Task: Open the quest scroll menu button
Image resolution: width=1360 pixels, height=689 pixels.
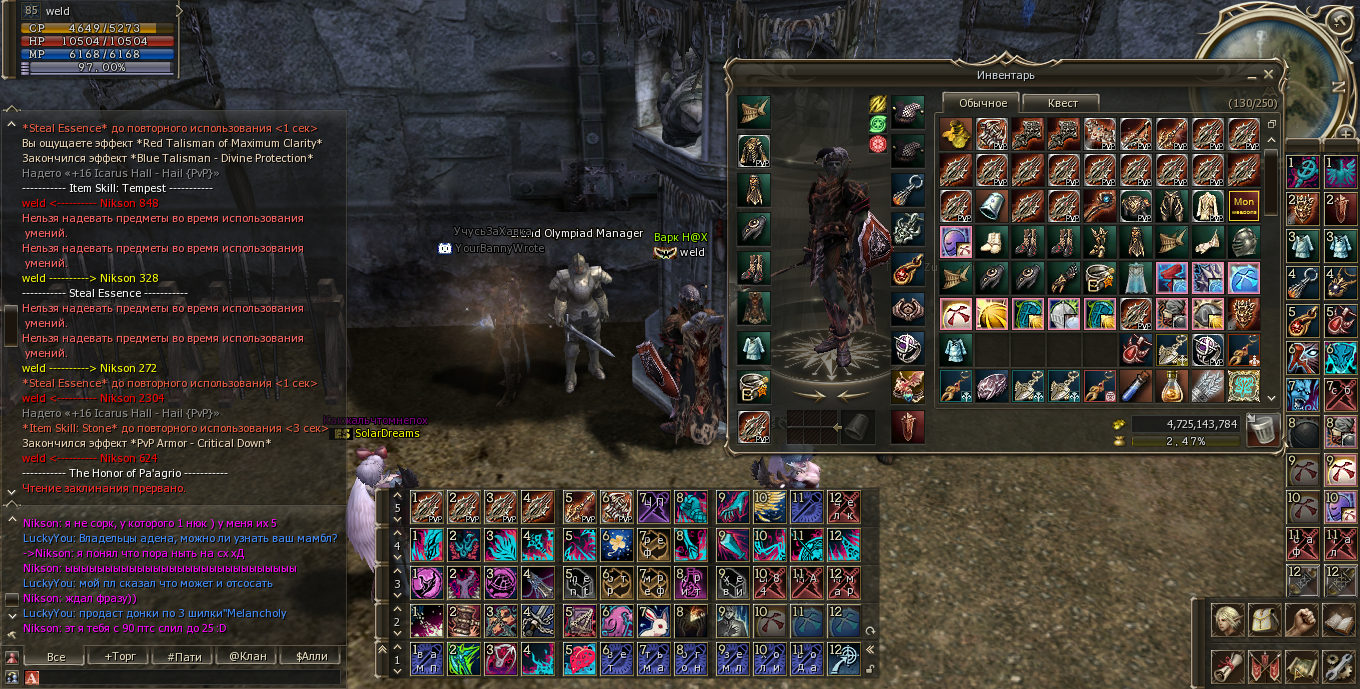Action: [x=1228, y=665]
